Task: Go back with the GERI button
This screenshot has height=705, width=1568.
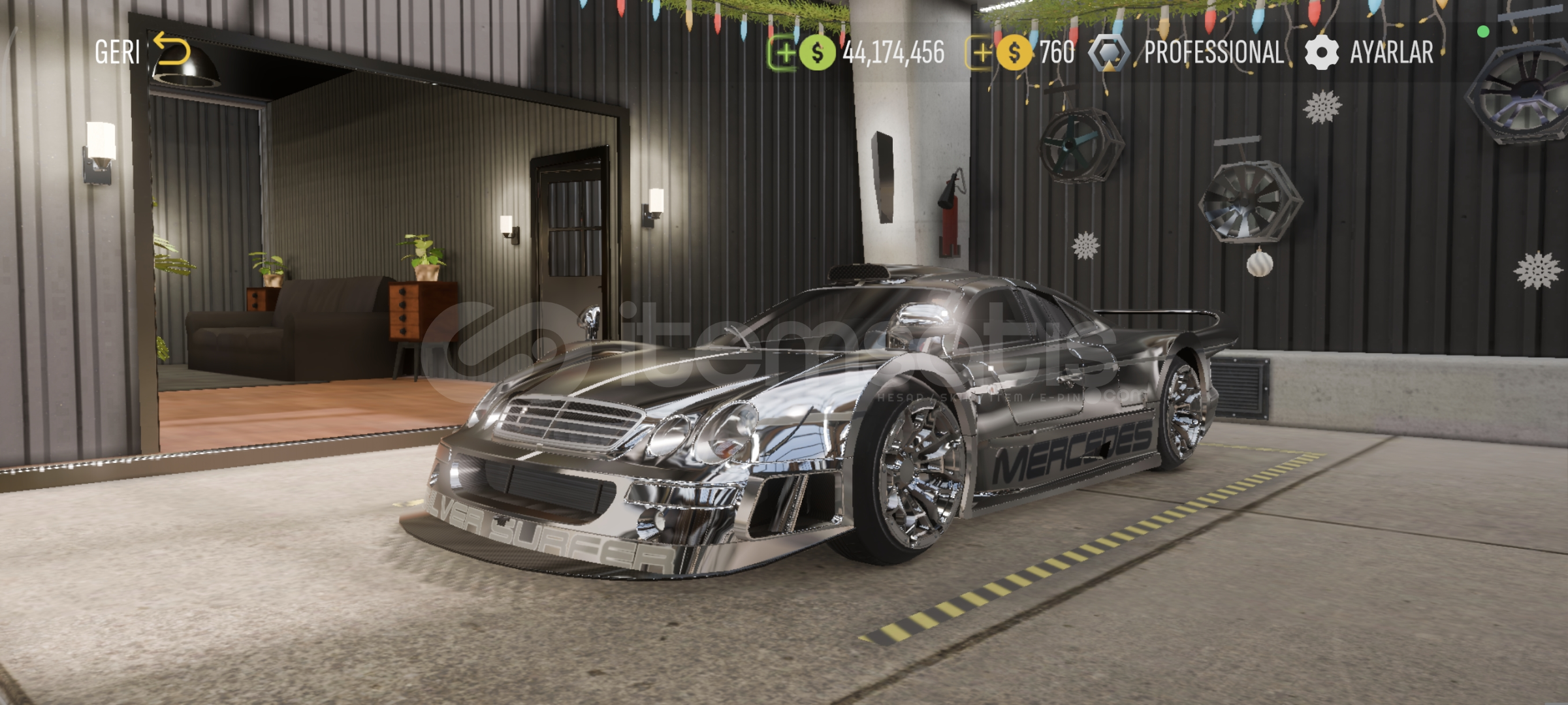Action: coord(142,52)
